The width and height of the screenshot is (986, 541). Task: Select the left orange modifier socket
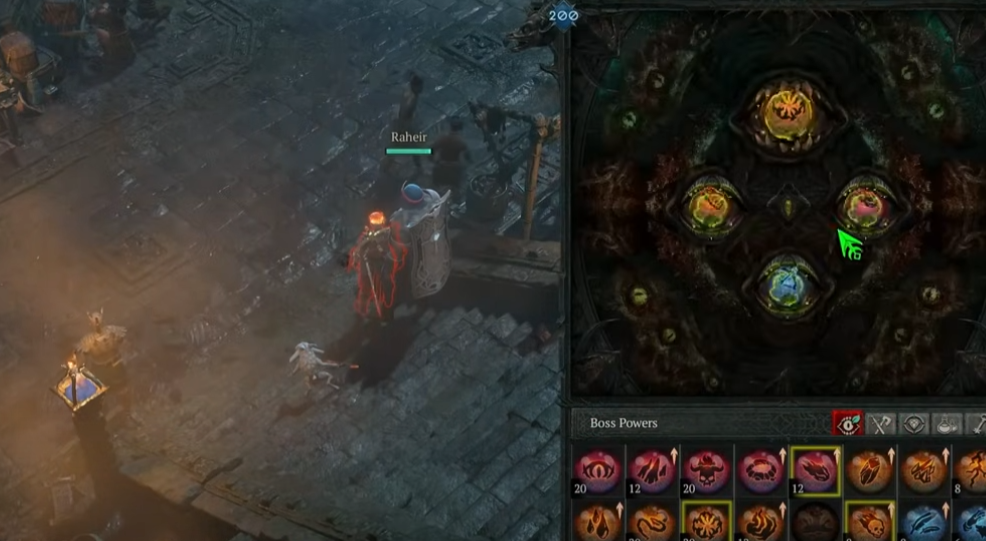click(710, 204)
